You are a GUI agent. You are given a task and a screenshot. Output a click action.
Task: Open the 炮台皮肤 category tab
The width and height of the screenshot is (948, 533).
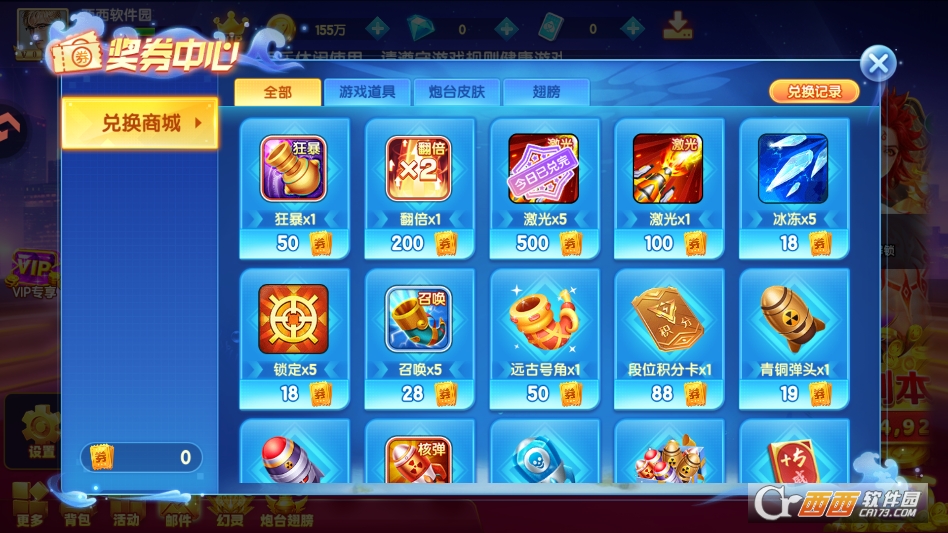click(x=456, y=92)
